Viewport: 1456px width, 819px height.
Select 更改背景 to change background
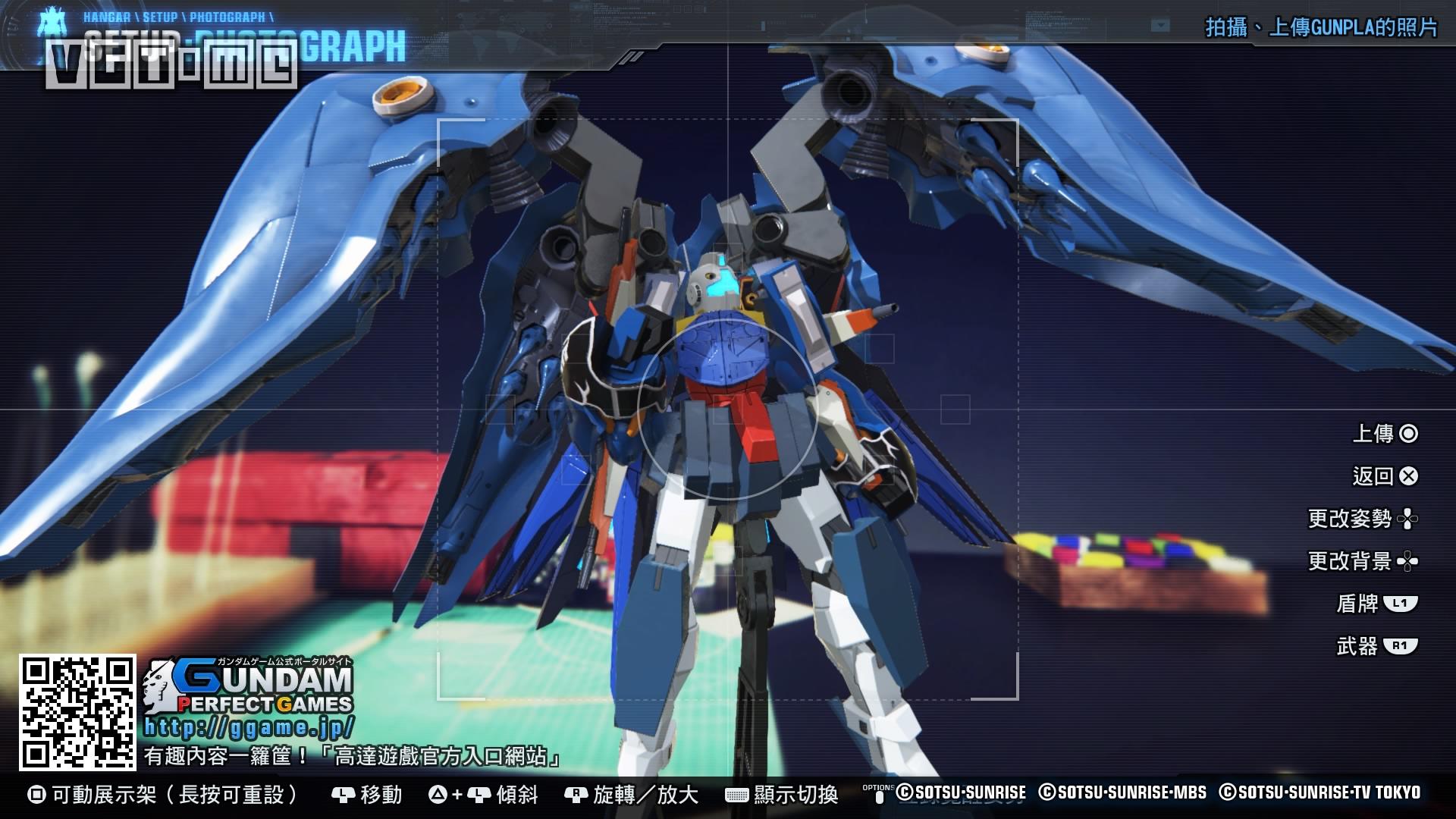1362,561
